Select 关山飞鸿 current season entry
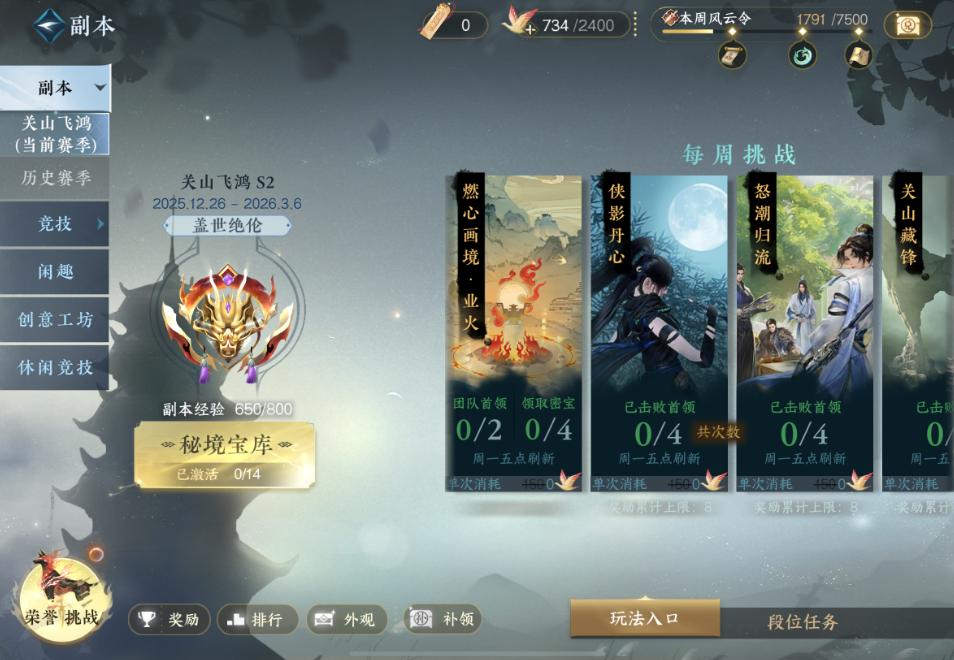Viewport: 954px width, 660px height. 55,134
